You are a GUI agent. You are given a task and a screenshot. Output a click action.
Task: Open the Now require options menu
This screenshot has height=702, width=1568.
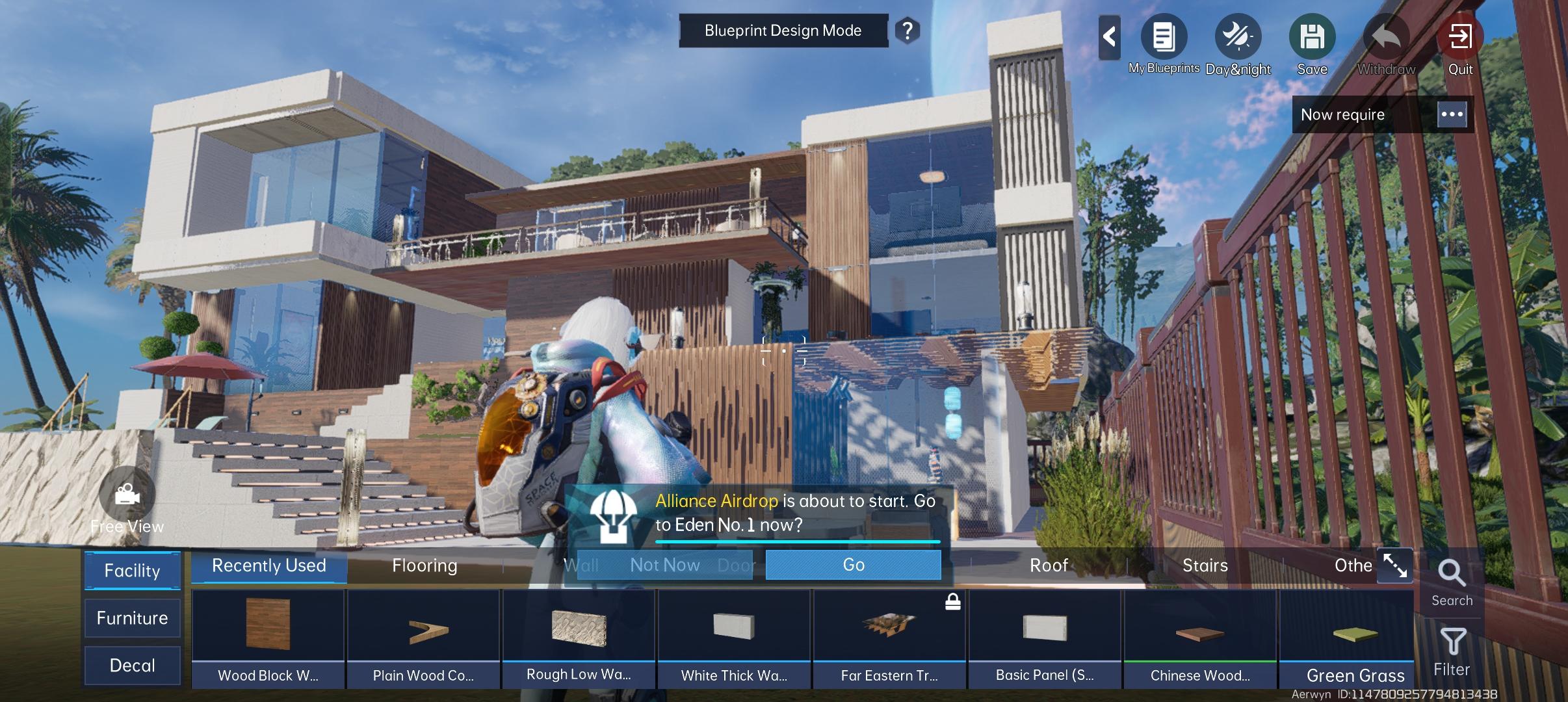coord(1452,114)
